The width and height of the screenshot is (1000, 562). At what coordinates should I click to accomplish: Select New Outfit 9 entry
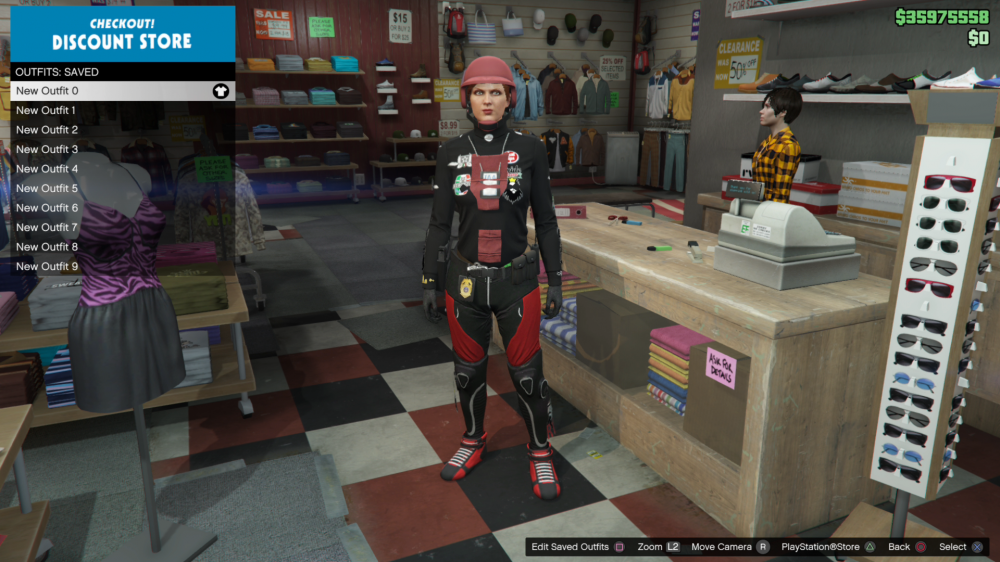[47, 266]
